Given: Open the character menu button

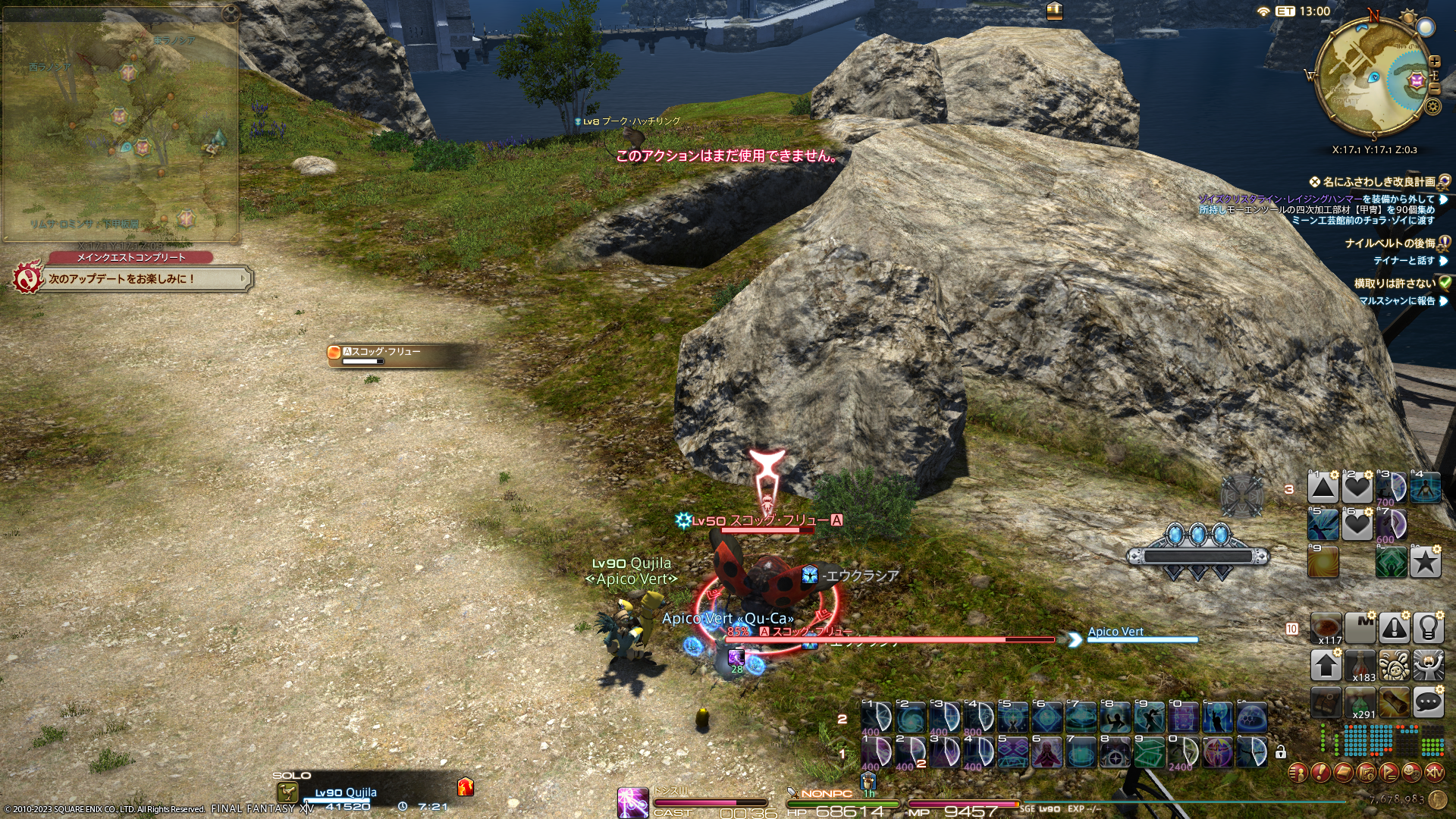Looking at the screenshot, I should pos(1298,773).
